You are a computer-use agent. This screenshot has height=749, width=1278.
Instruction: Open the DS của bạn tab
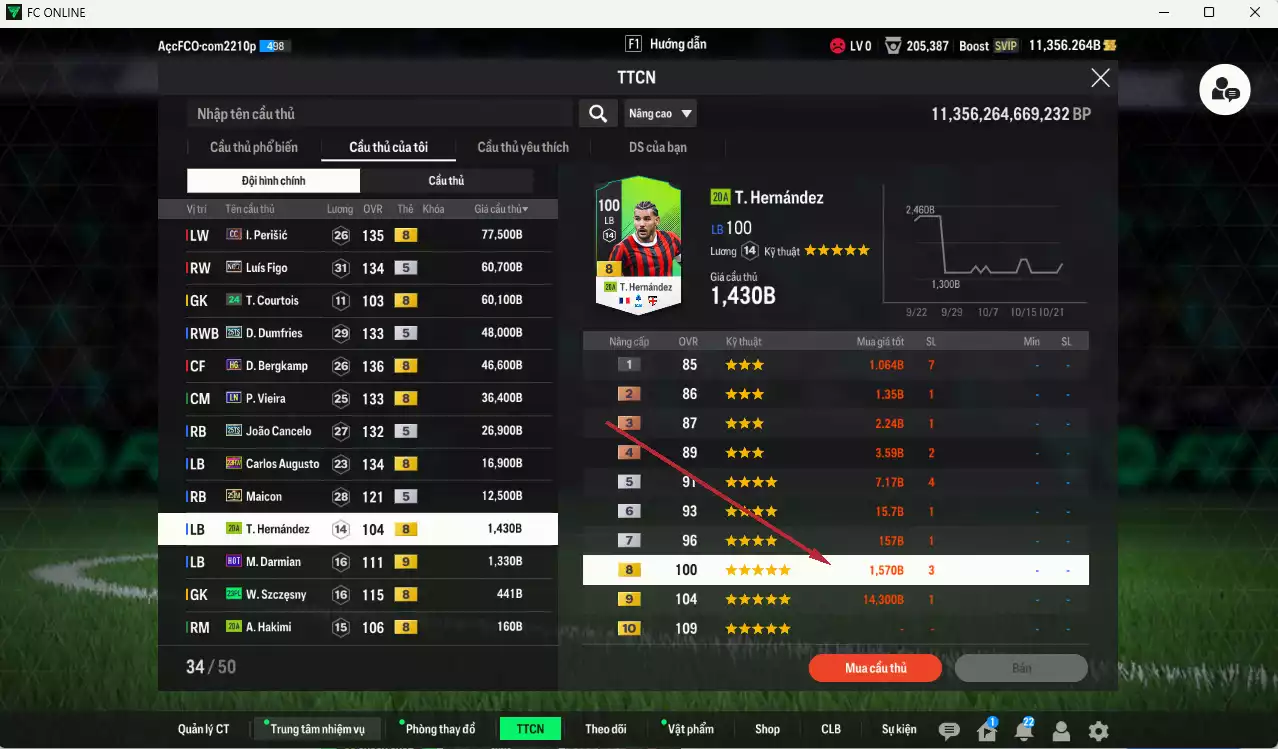pyautogui.click(x=657, y=147)
